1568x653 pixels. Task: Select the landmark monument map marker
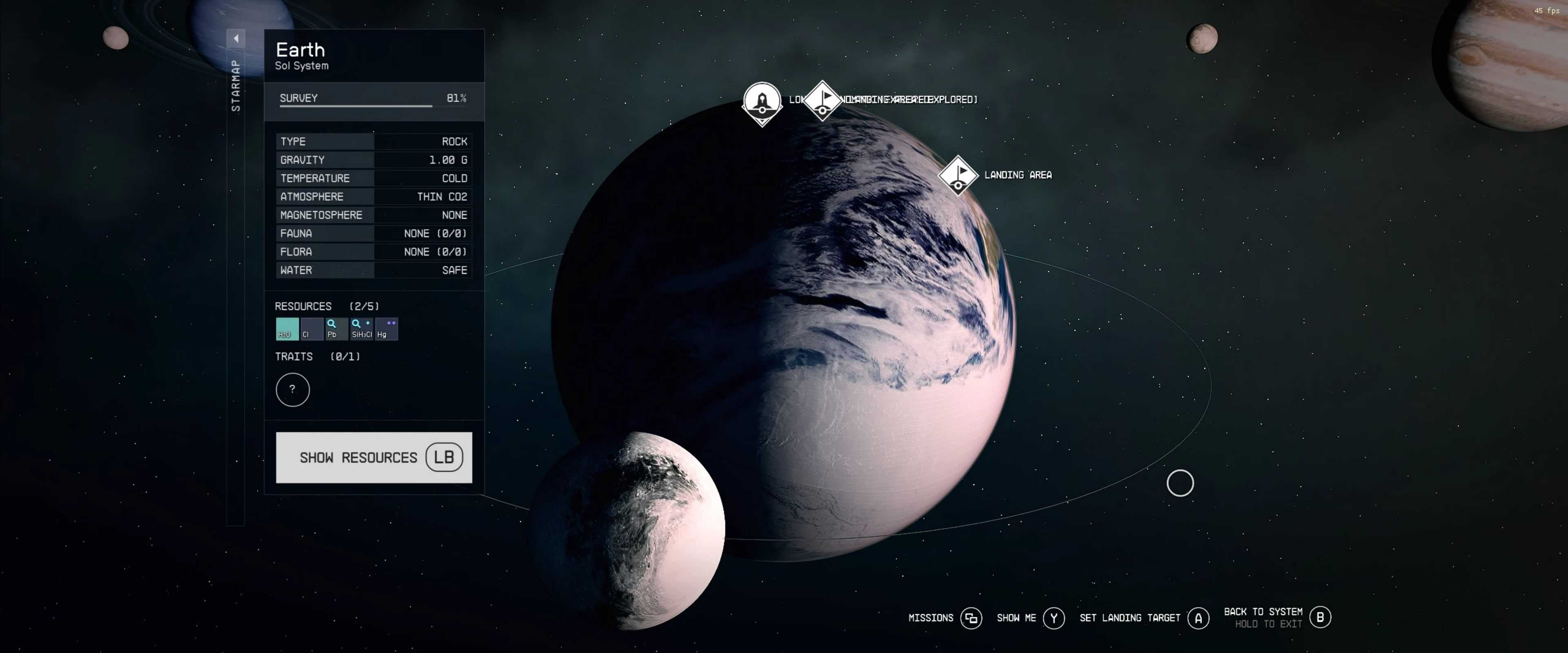click(762, 102)
